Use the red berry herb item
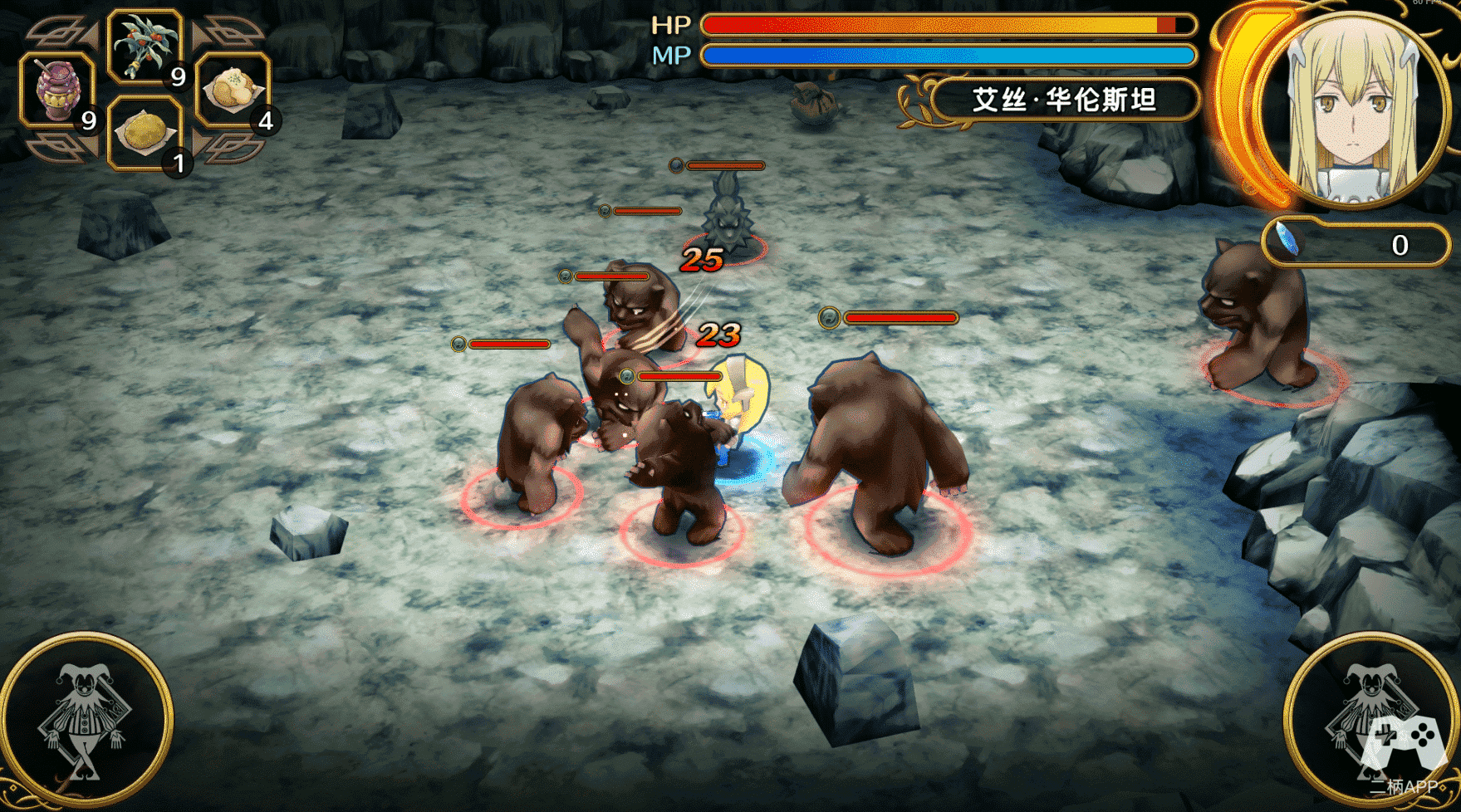The image size is (1461, 812). point(145,46)
